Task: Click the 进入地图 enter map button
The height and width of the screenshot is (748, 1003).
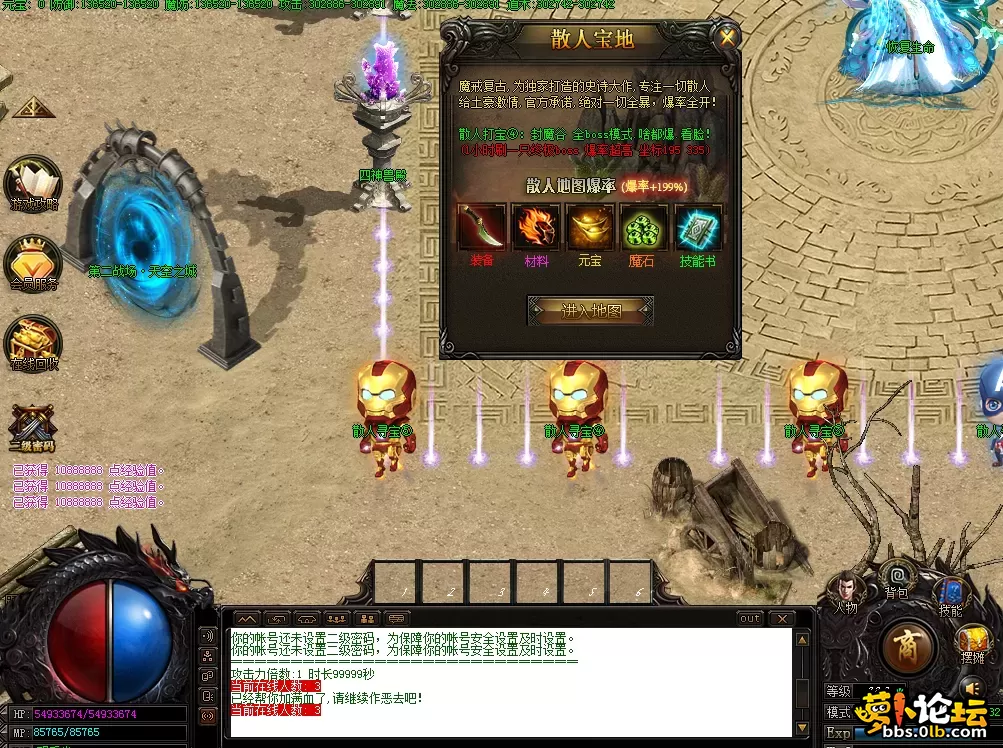Action: [591, 310]
